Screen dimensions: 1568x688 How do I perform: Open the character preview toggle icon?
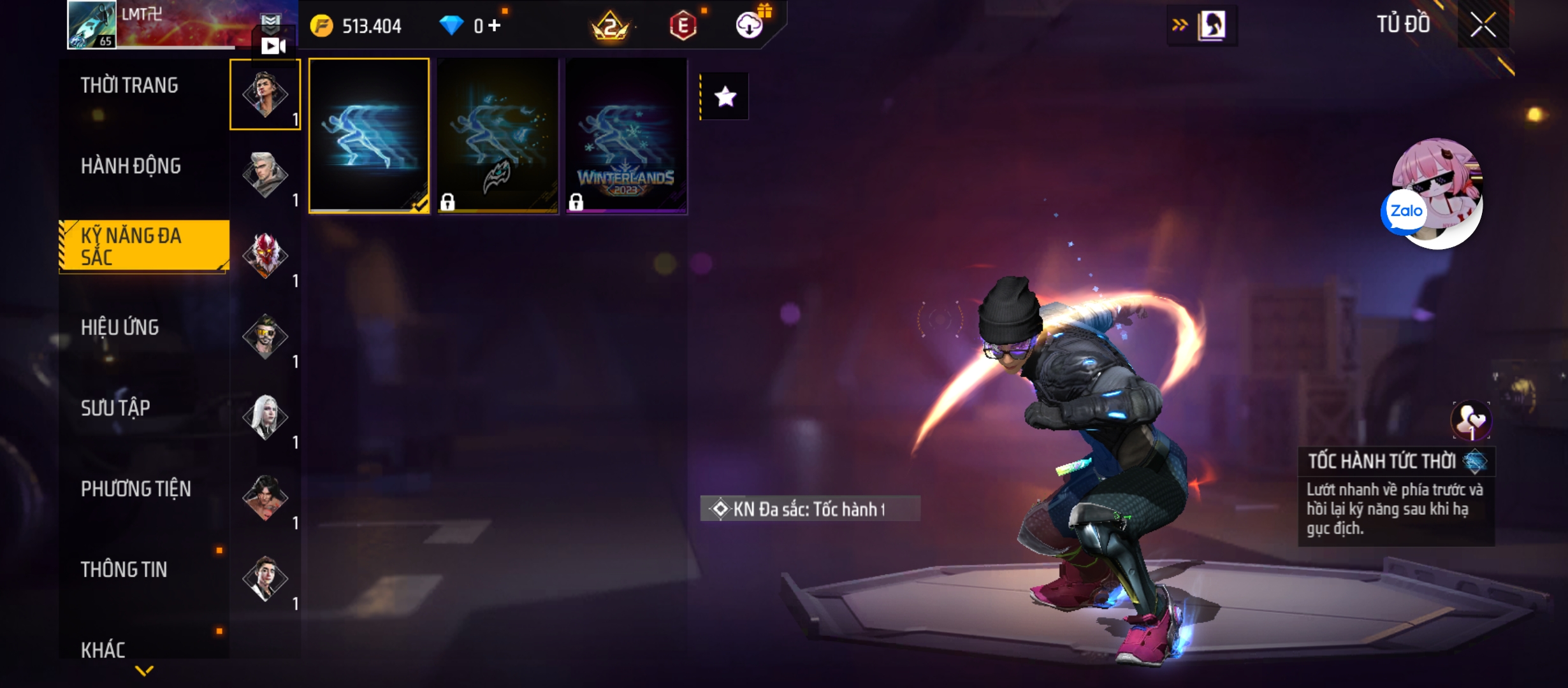pyautogui.click(x=1210, y=25)
